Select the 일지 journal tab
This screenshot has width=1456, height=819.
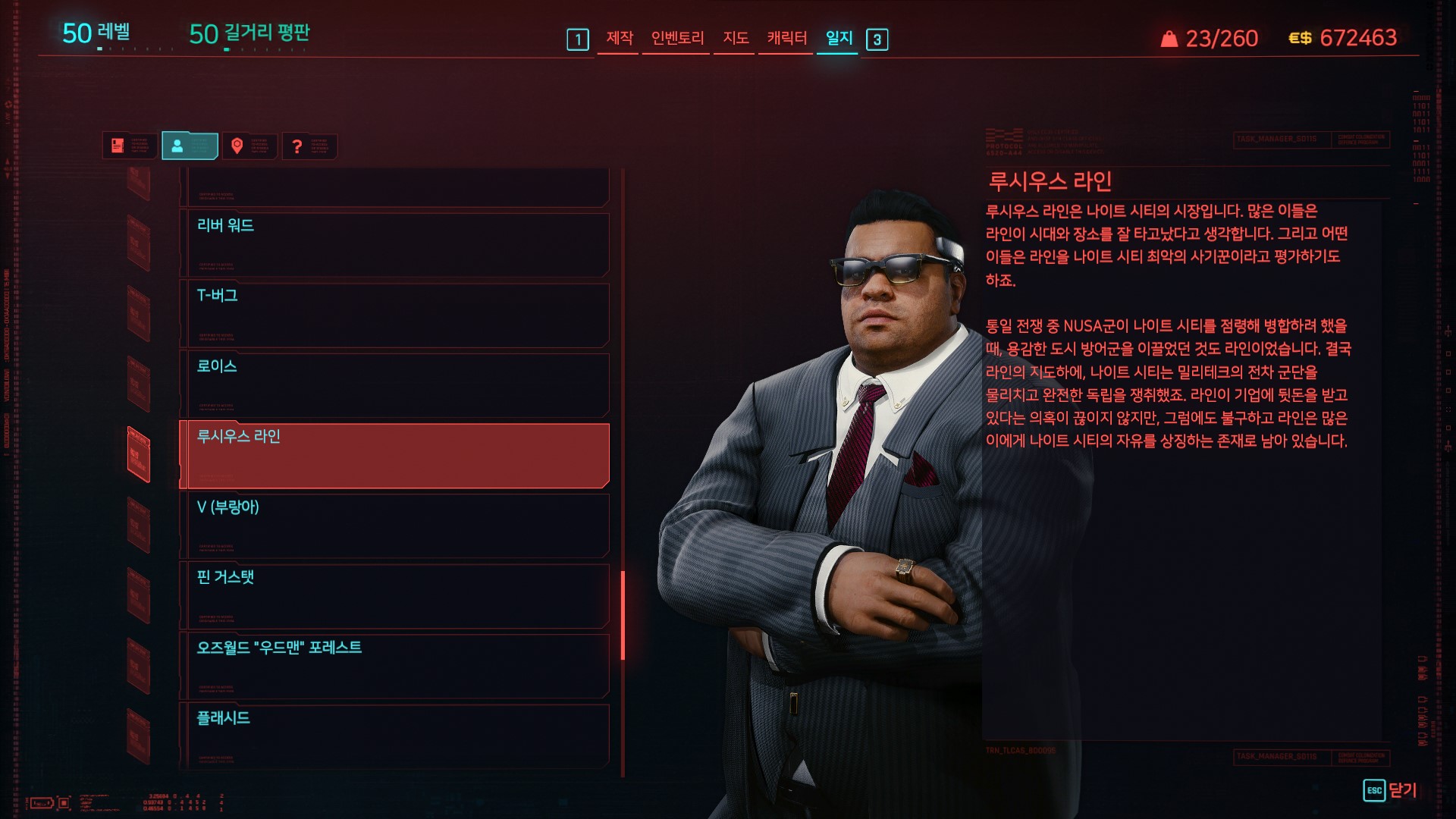pos(839,38)
